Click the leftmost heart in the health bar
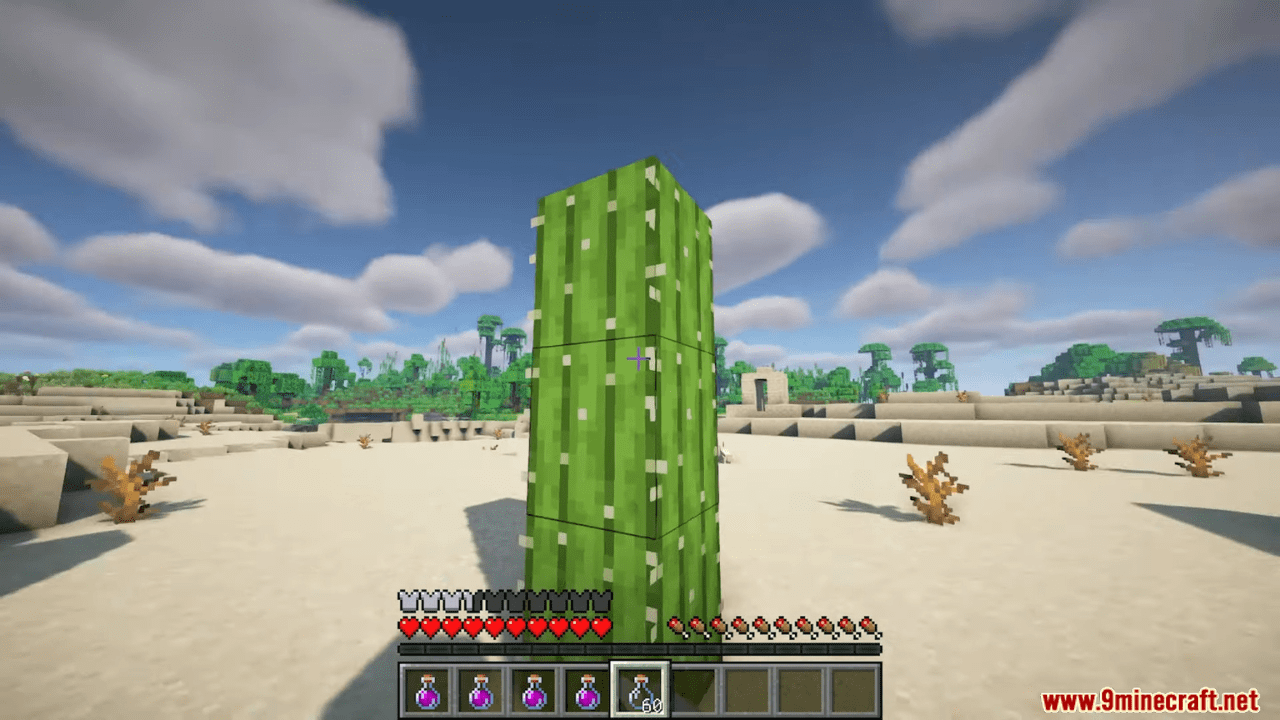This screenshot has width=1280, height=720. click(x=408, y=627)
